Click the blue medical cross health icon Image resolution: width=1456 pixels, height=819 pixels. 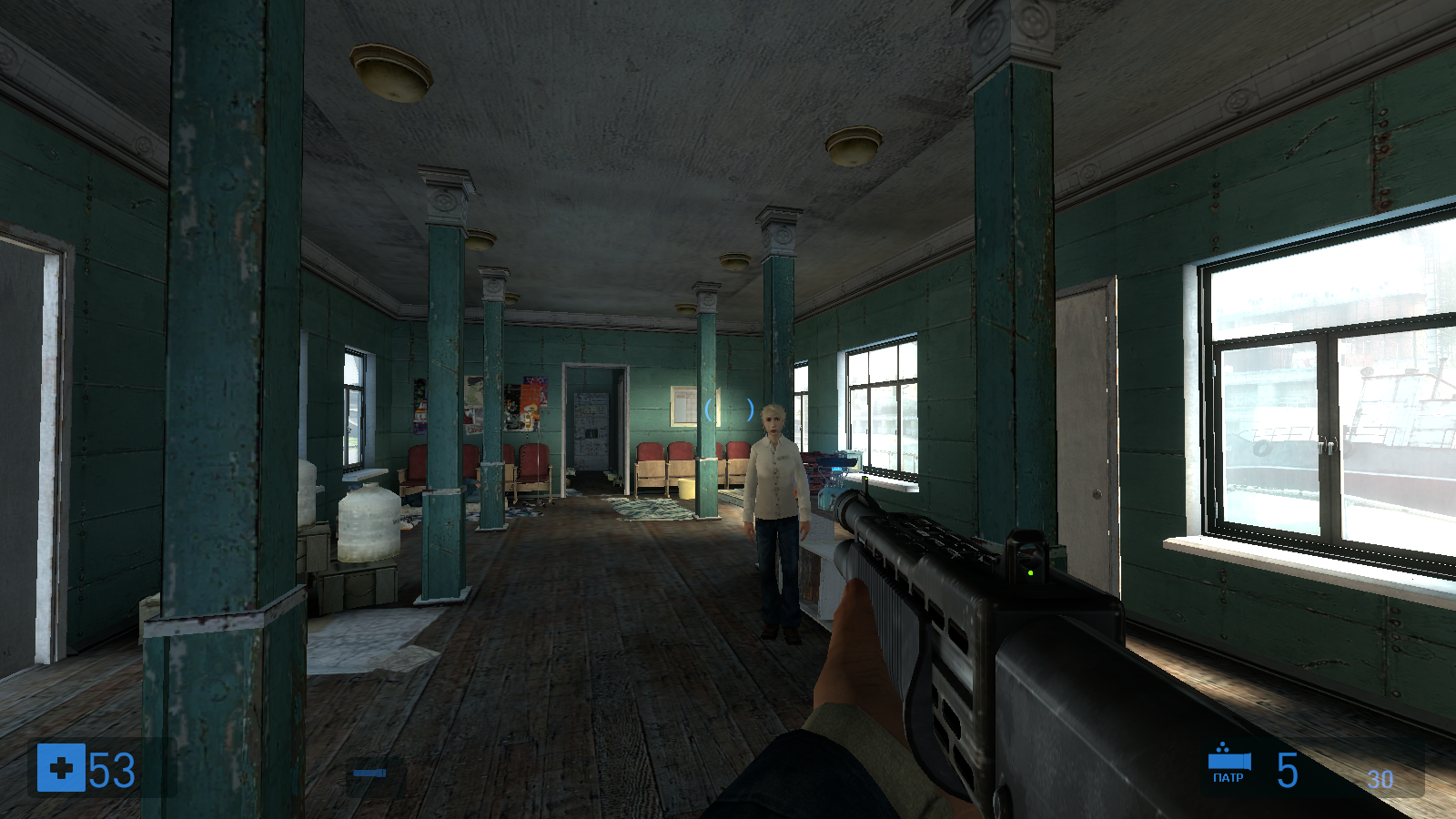(x=61, y=768)
